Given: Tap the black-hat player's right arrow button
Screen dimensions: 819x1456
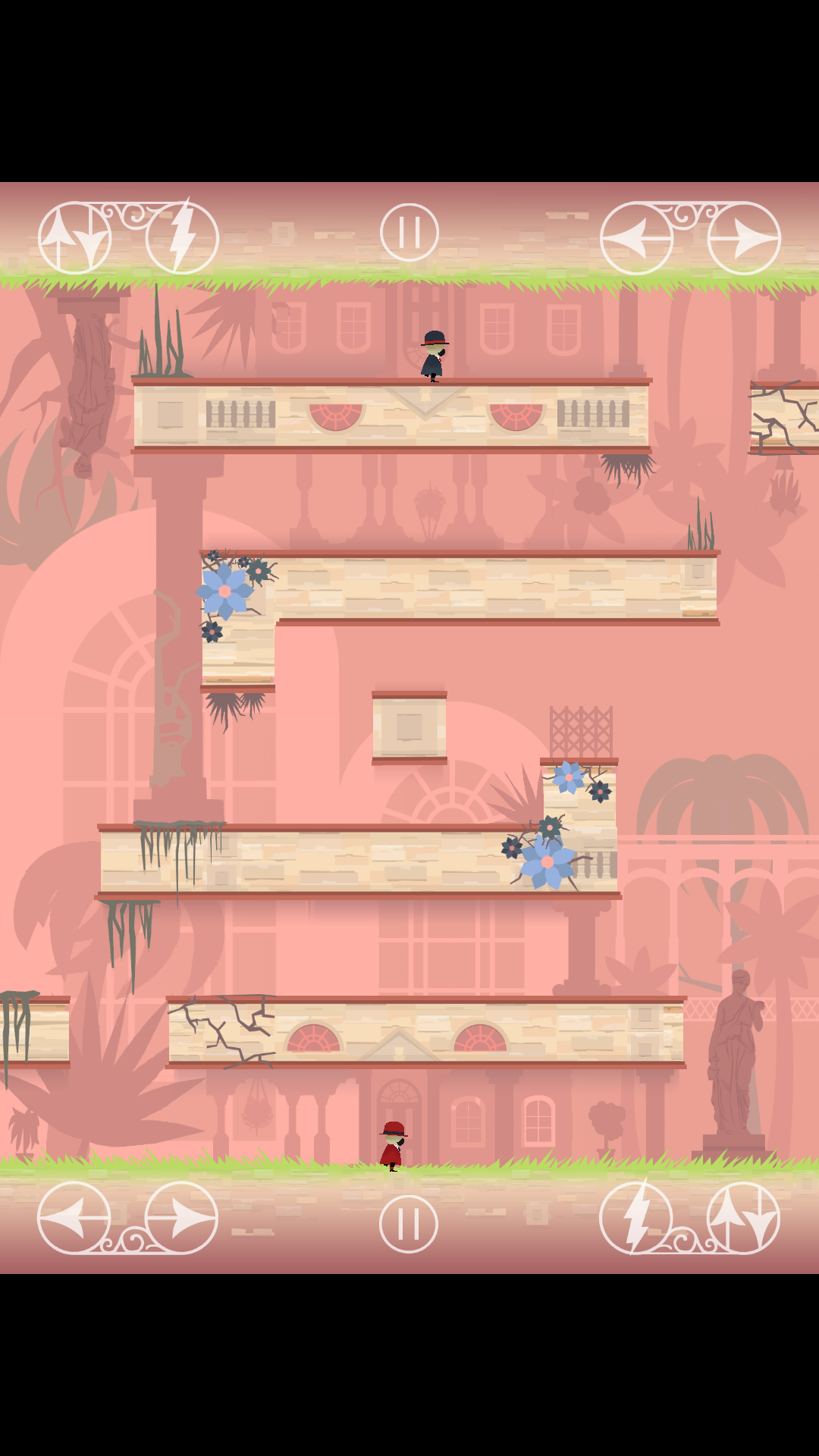Looking at the screenshot, I should point(744,238).
